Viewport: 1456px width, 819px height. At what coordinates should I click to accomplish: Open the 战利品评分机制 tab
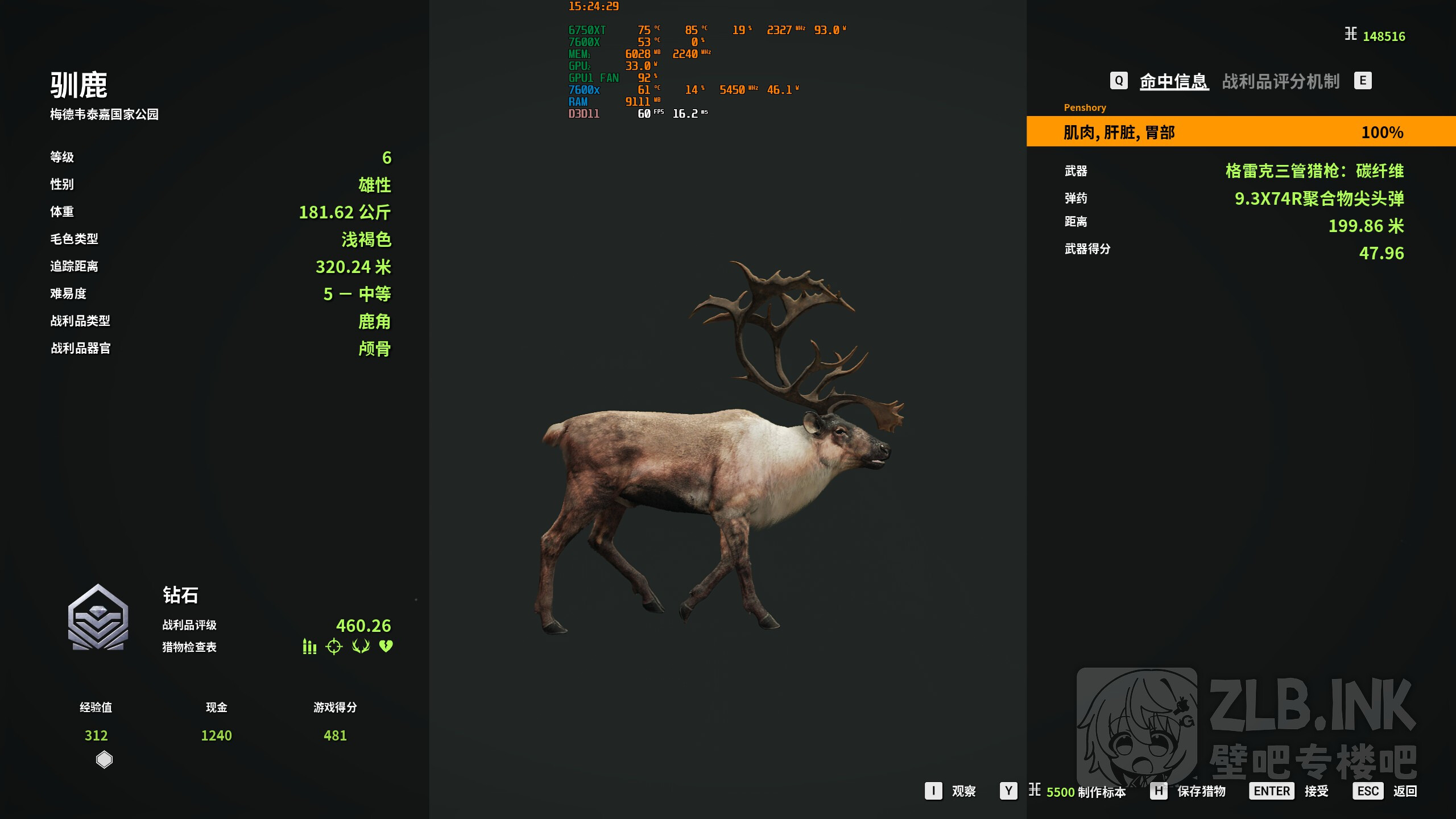pos(1281,81)
